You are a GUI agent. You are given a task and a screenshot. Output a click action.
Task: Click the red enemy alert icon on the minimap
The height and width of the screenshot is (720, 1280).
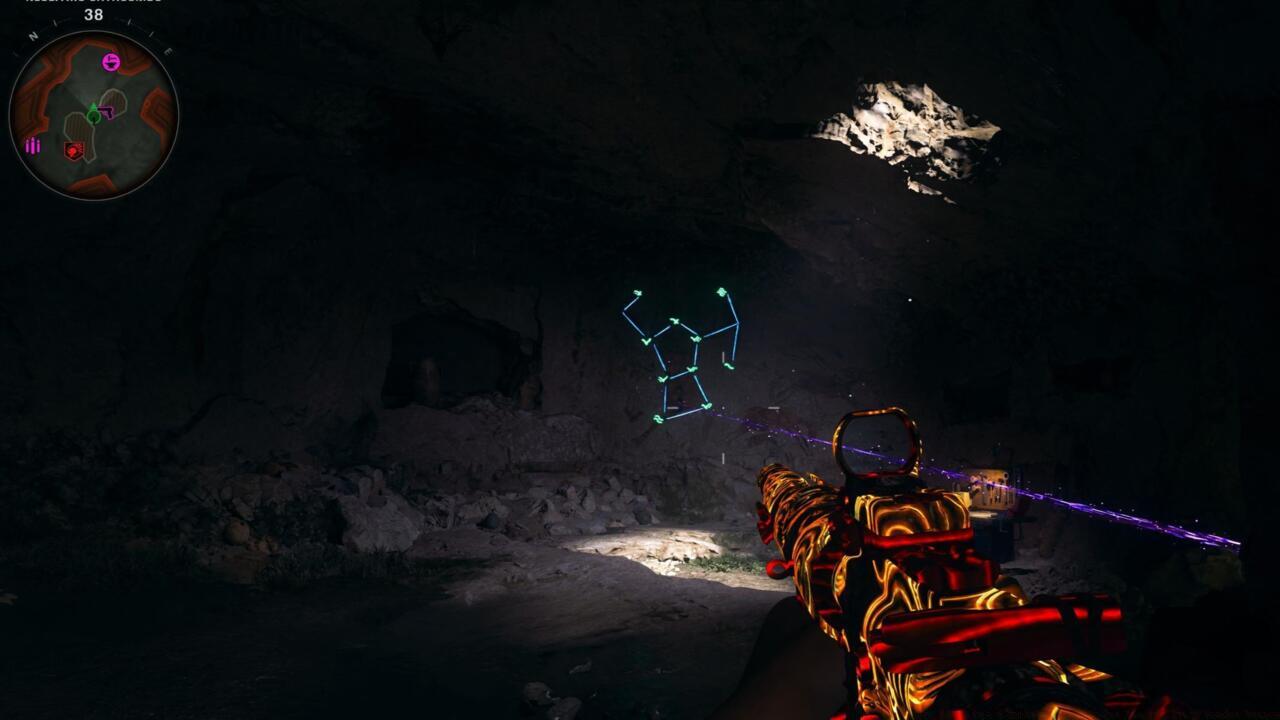[74, 150]
